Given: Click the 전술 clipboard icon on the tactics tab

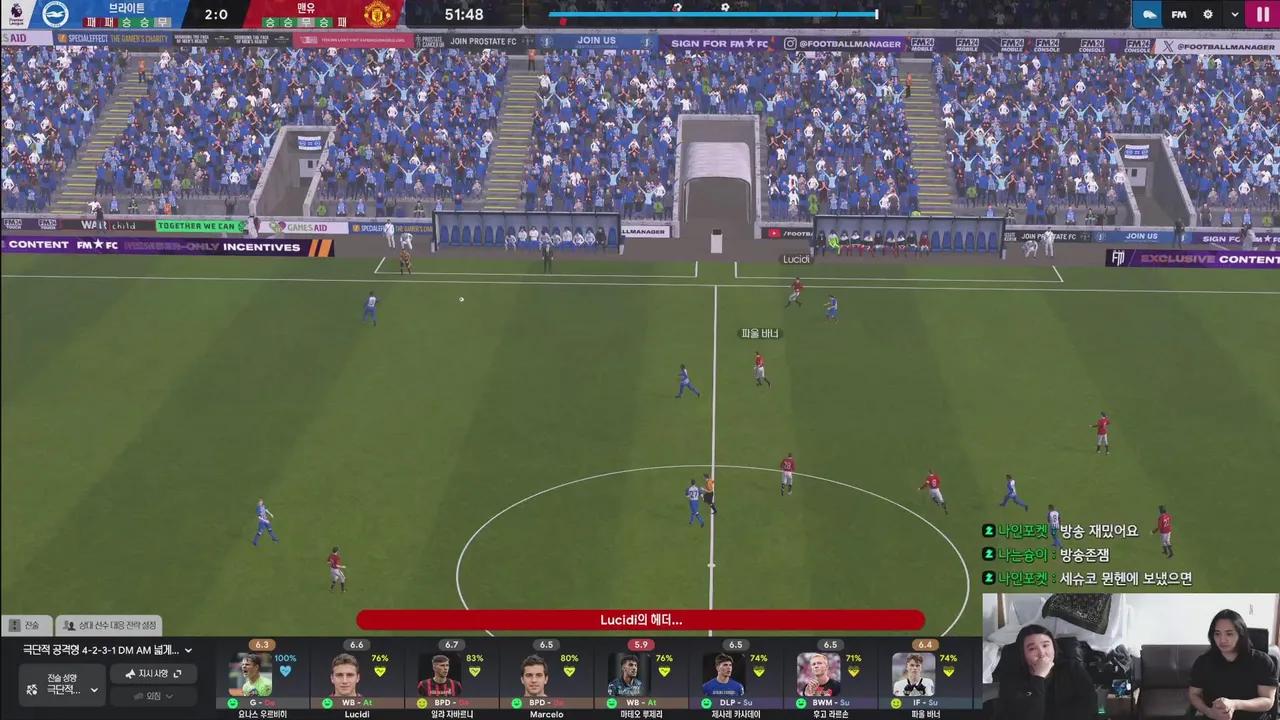Looking at the screenshot, I should point(15,625).
